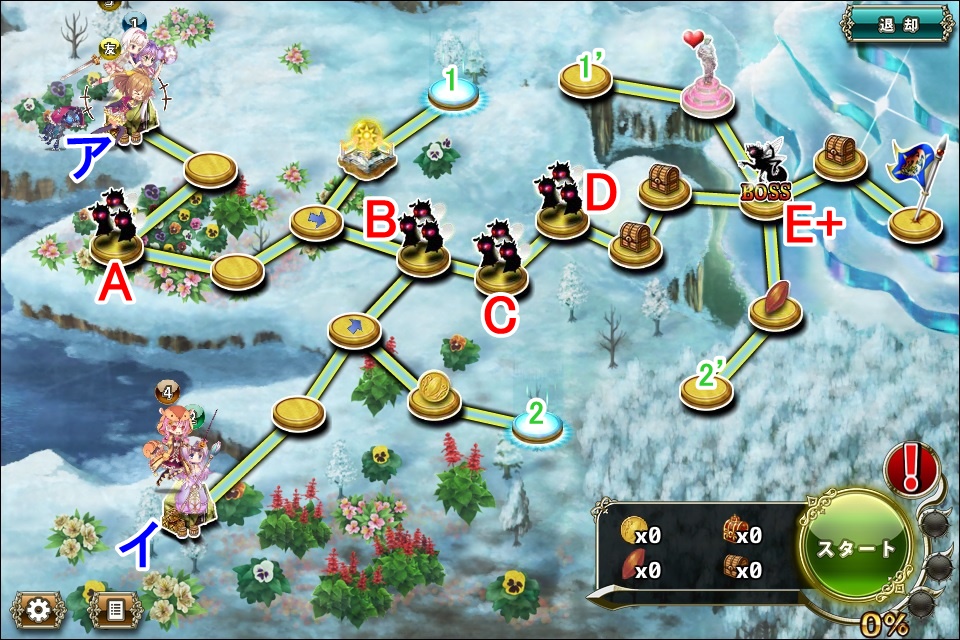The height and width of the screenshot is (640, 960).
Task: Choose the 退却 retreat button
Action: [895, 23]
